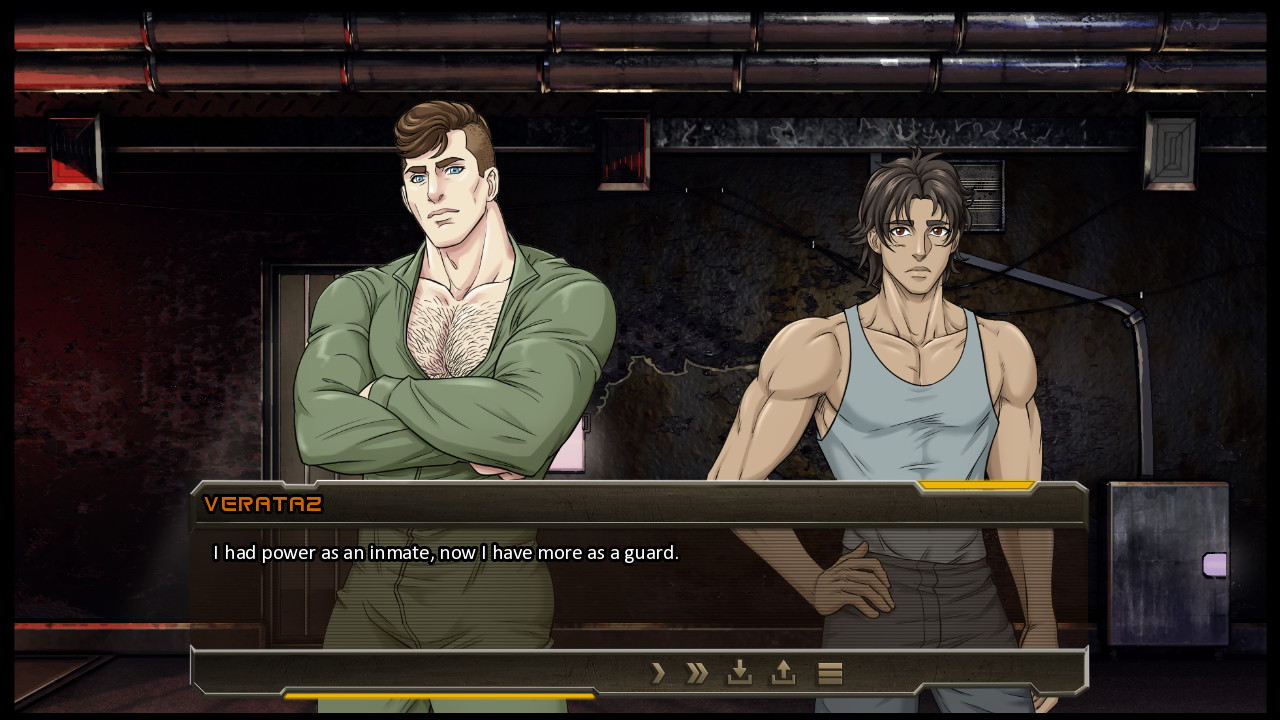Image resolution: width=1280 pixels, height=720 pixels.
Task: Open the three-bar menu icon
Action: (x=830, y=673)
